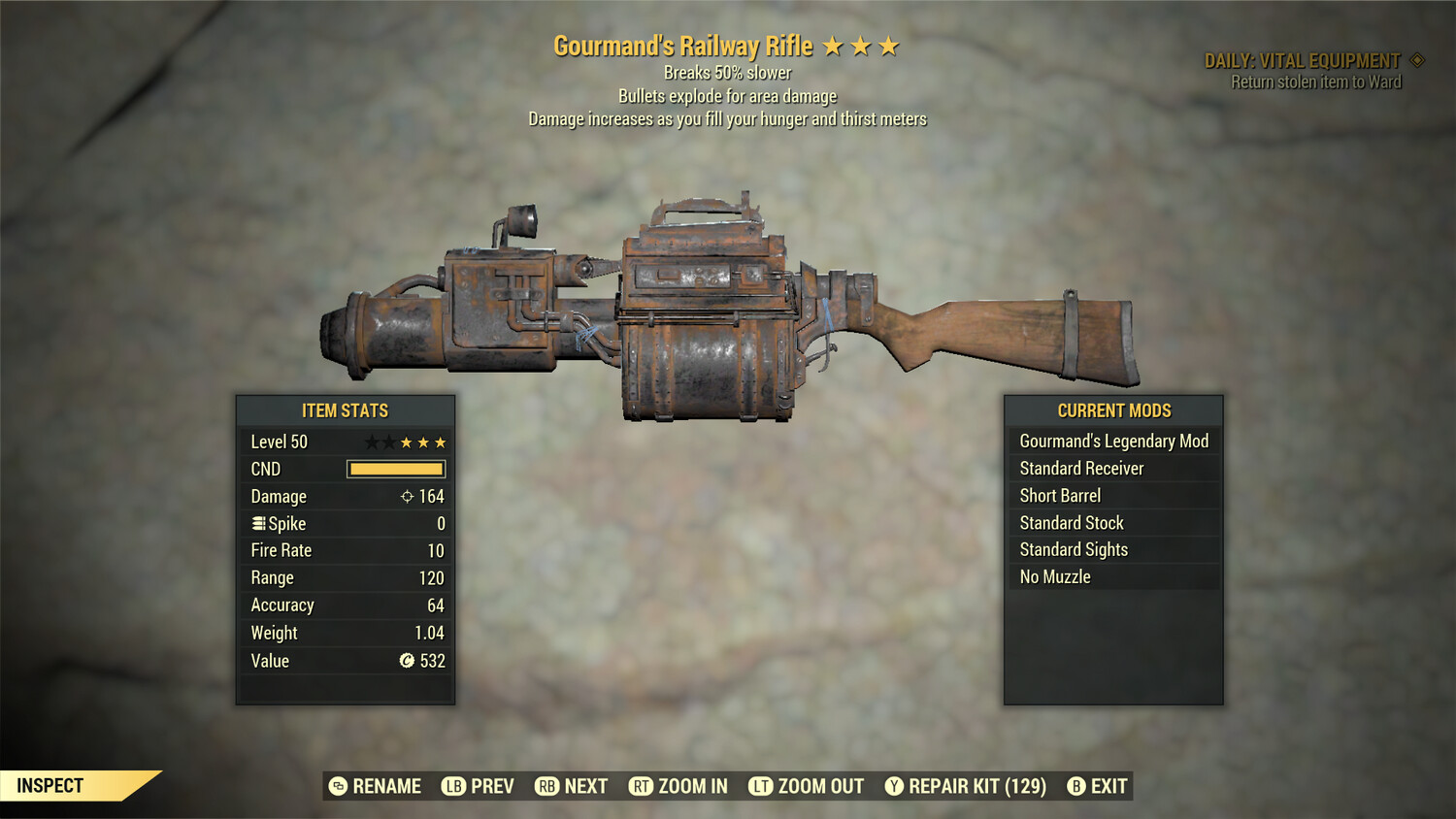Toggle the last gold star on Level 50 row

pyautogui.click(x=440, y=442)
